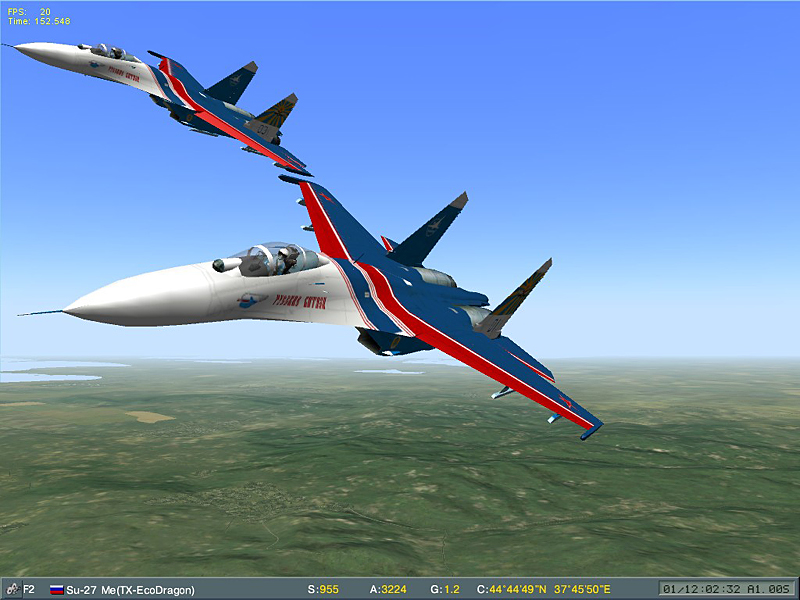Select the Russian flag icon in status bar
Image resolution: width=800 pixels, height=600 pixels.
point(56,590)
